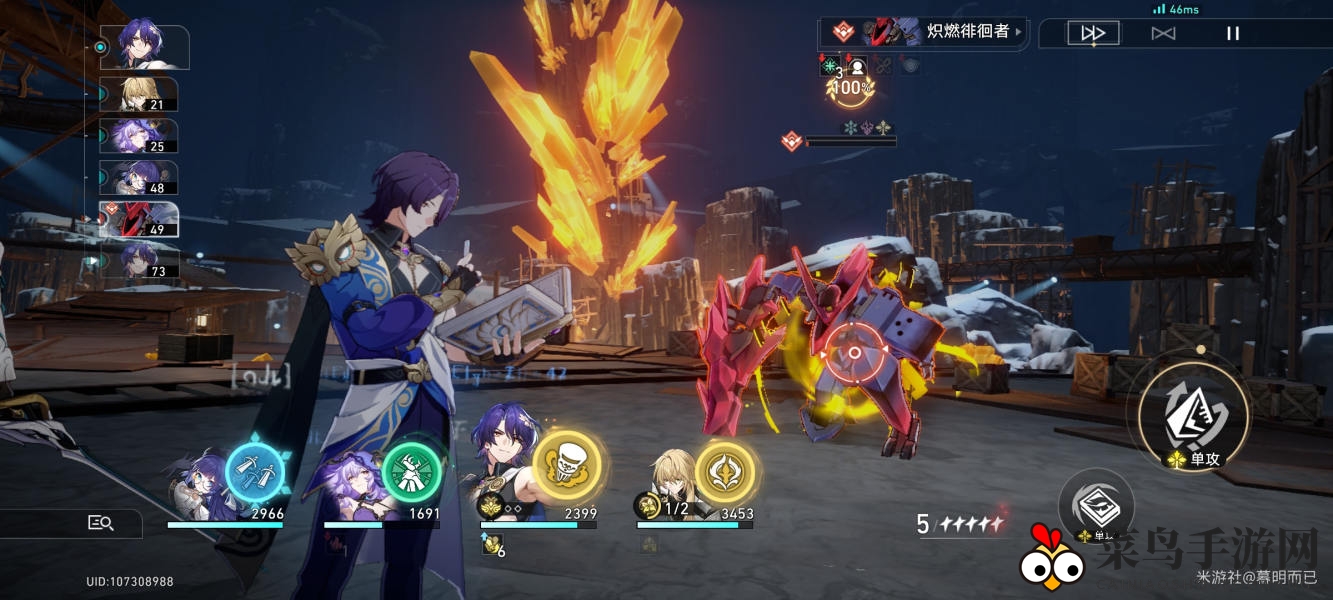Pause the battle
This screenshot has width=1333, height=600.
(x=1233, y=33)
